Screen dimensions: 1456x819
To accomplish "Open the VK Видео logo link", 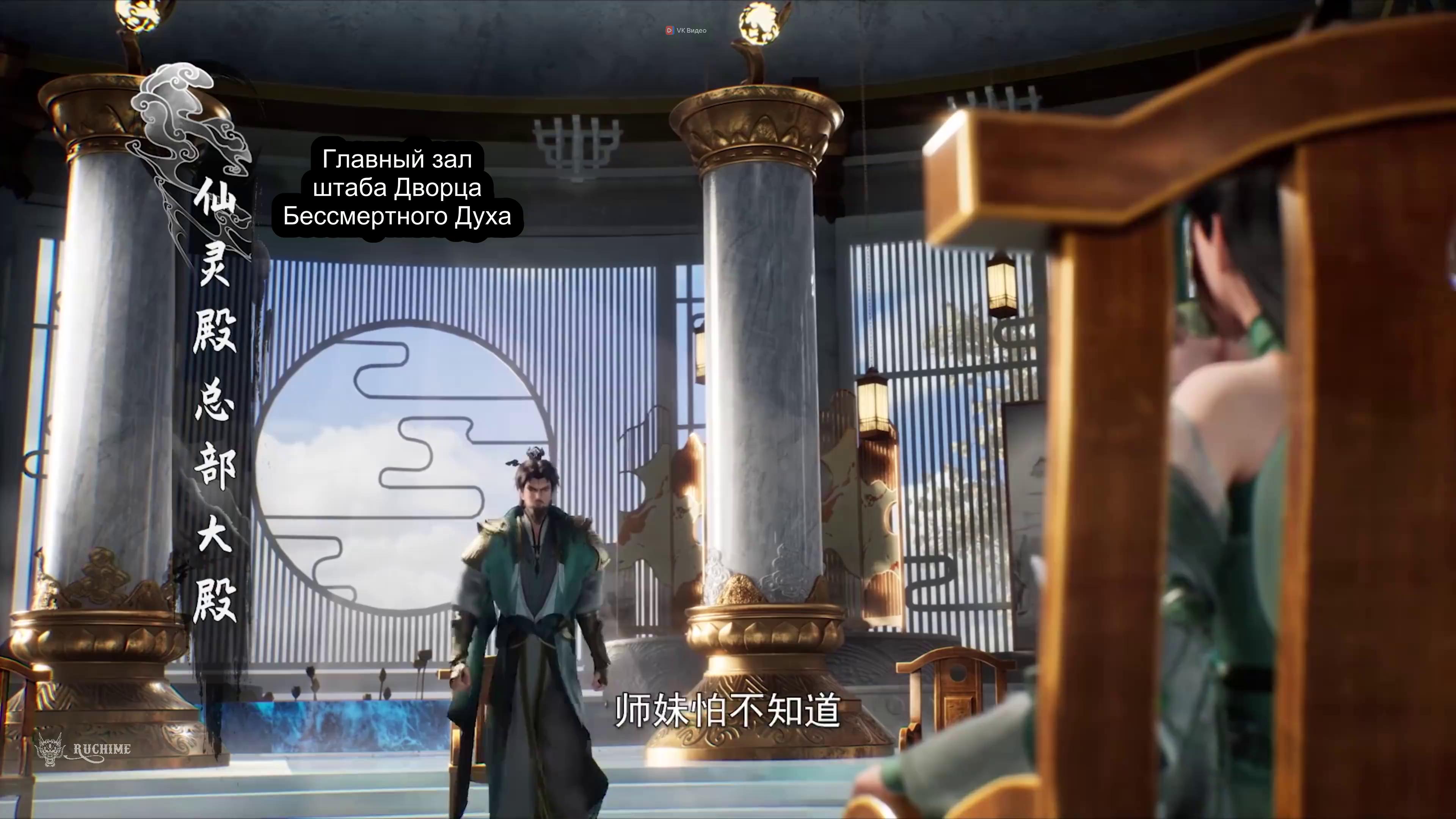I will 686,30.
